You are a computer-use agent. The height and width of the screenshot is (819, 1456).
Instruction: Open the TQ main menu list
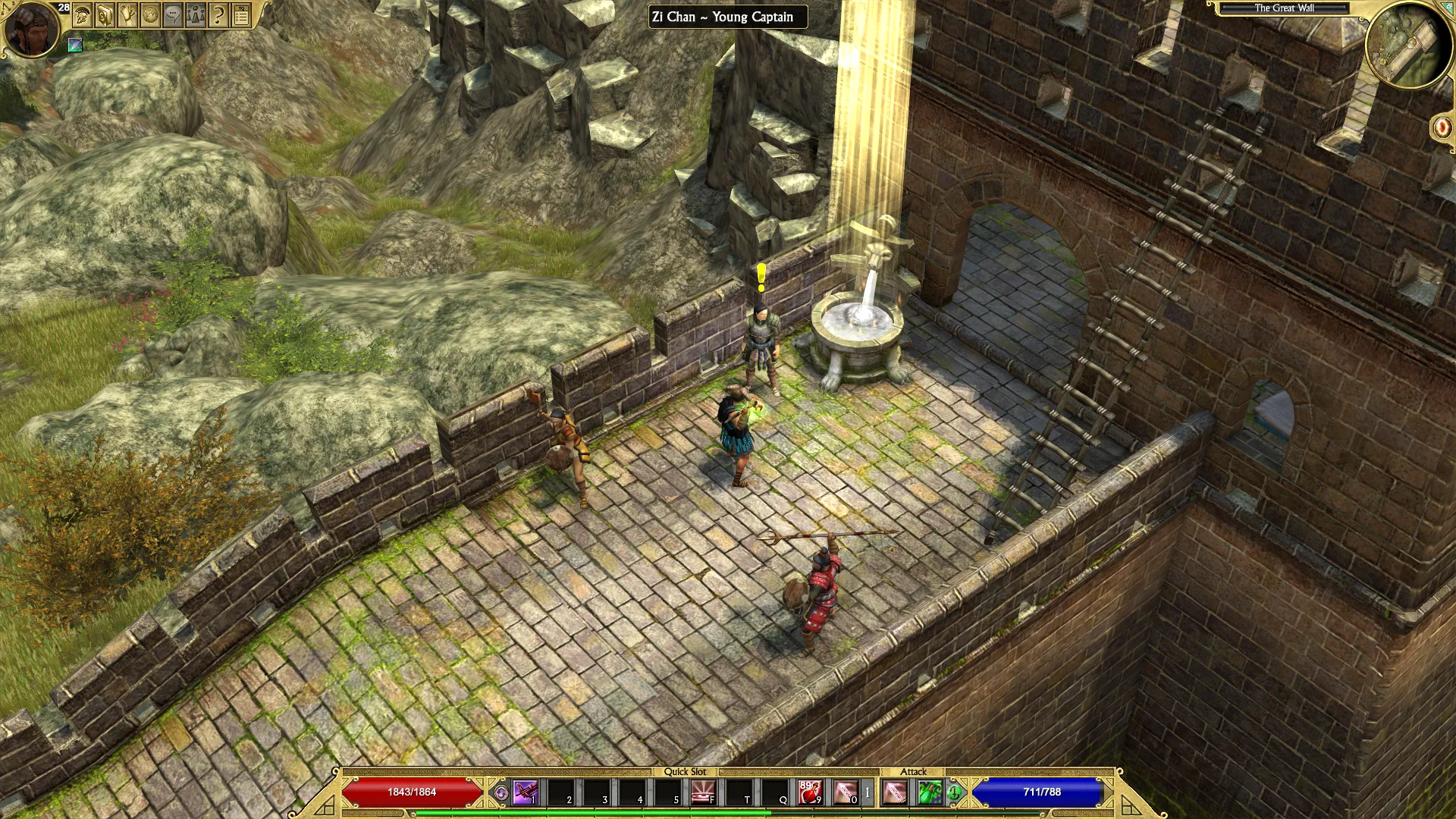(x=241, y=16)
